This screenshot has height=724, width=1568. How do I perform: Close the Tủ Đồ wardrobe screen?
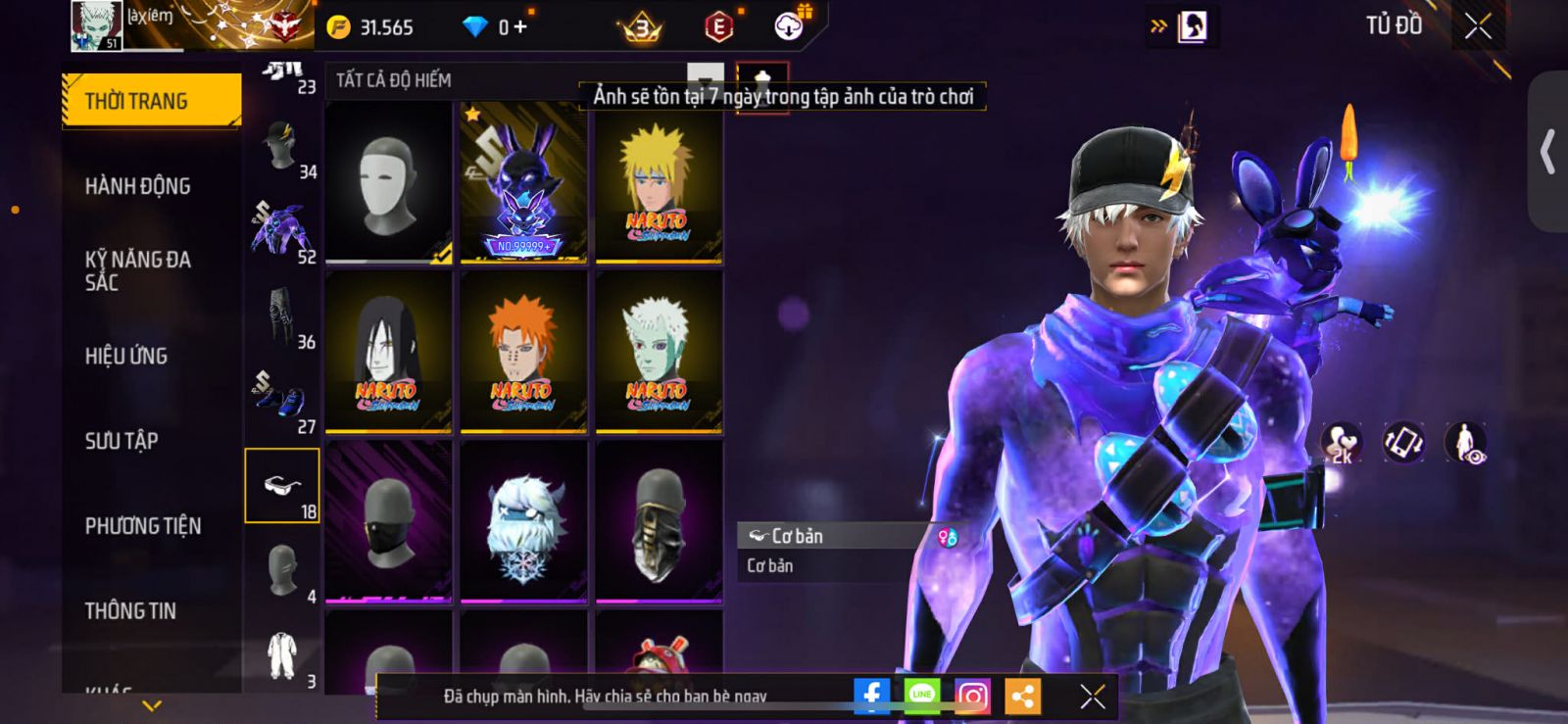click(x=1478, y=26)
